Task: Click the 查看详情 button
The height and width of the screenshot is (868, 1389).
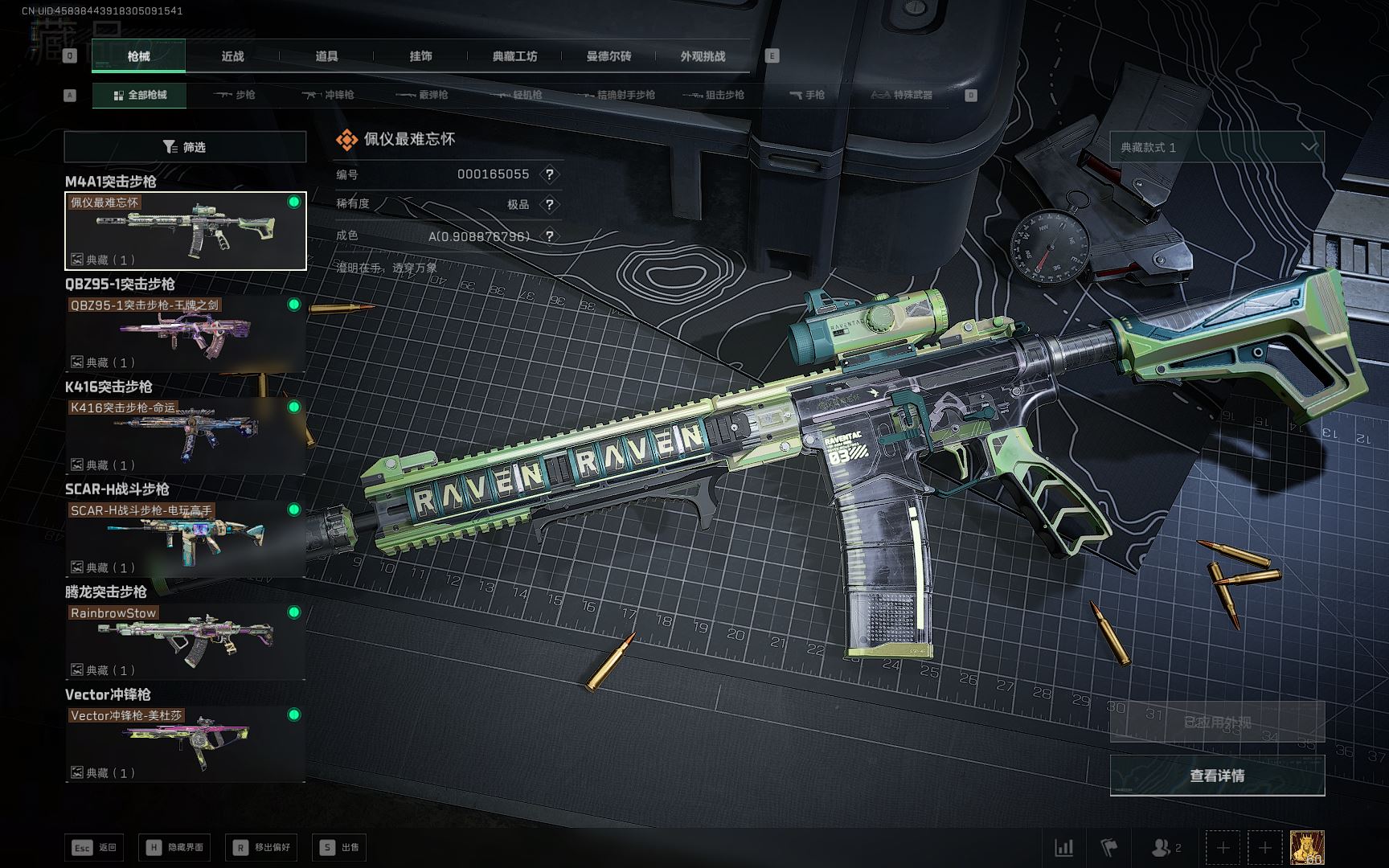Action: [x=1217, y=776]
